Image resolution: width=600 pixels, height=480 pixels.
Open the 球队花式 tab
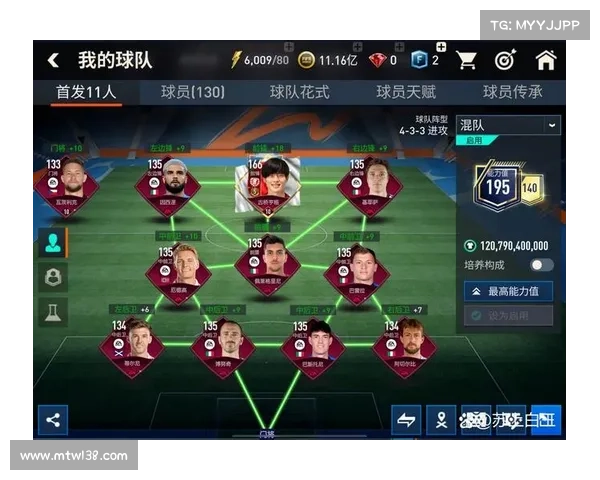pyautogui.click(x=300, y=92)
